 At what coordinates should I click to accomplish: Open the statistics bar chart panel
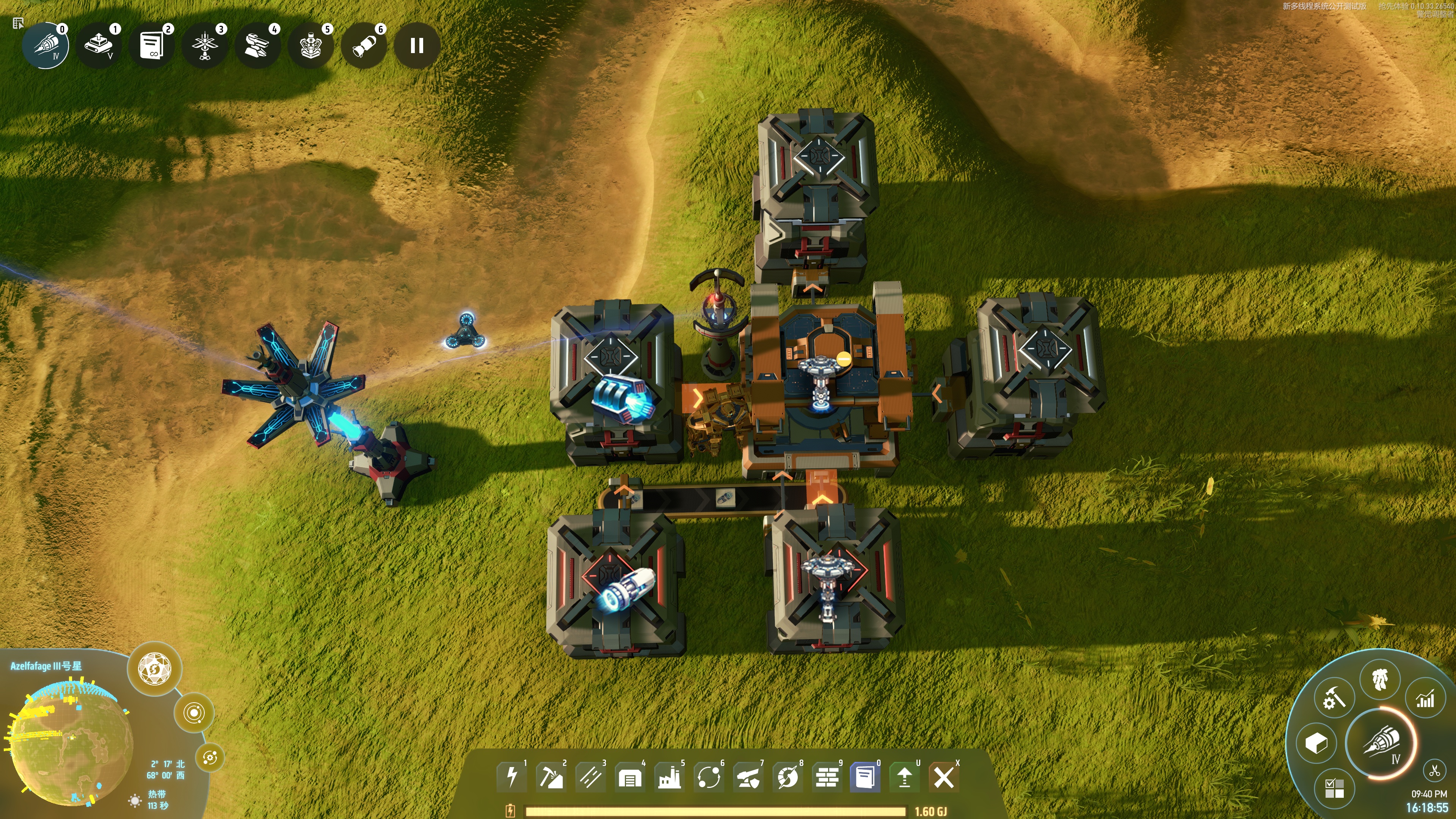pyautogui.click(x=1425, y=699)
